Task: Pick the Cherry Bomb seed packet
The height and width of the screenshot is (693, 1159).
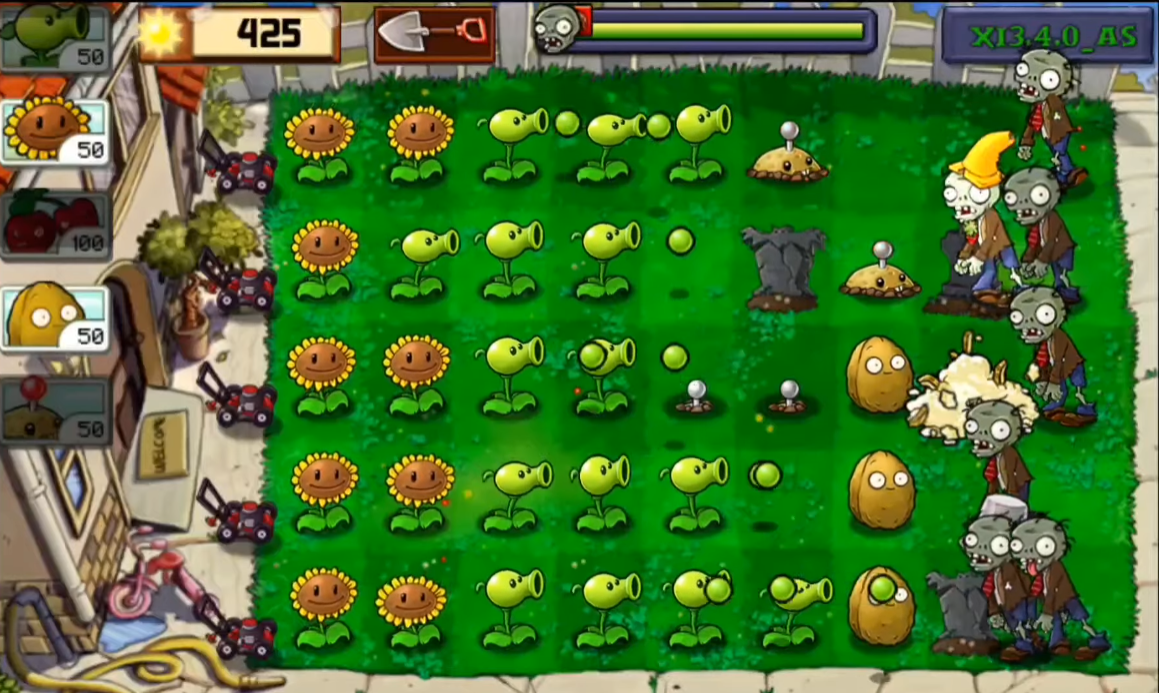Action: [x=55, y=225]
